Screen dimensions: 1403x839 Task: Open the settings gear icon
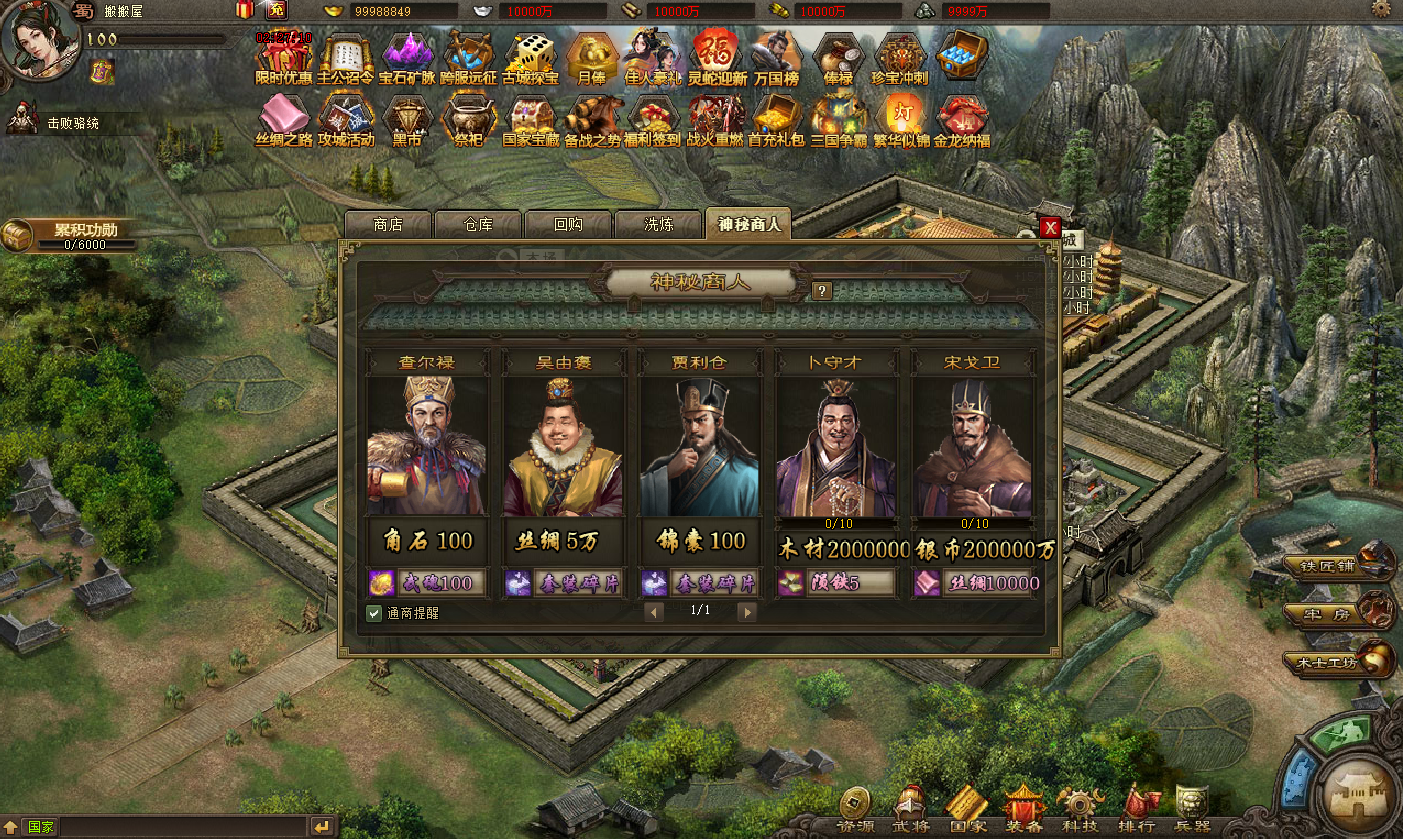click(x=1381, y=10)
